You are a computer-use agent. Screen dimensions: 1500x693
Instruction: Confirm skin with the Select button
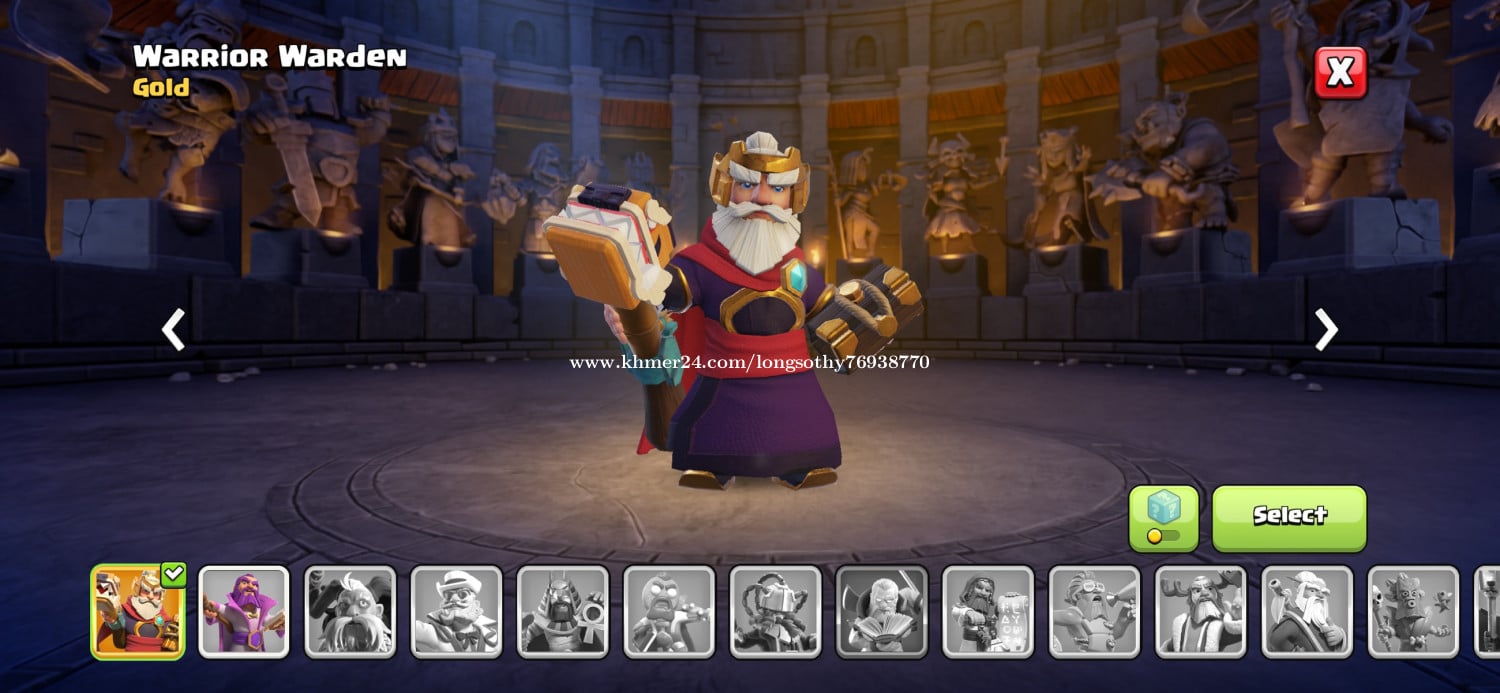click(x=1289, y=517)
